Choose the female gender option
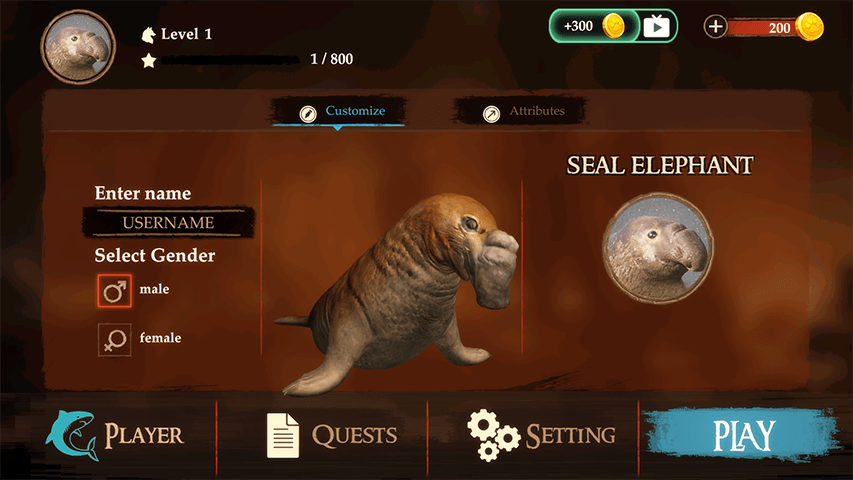 [x=114, y=340]
